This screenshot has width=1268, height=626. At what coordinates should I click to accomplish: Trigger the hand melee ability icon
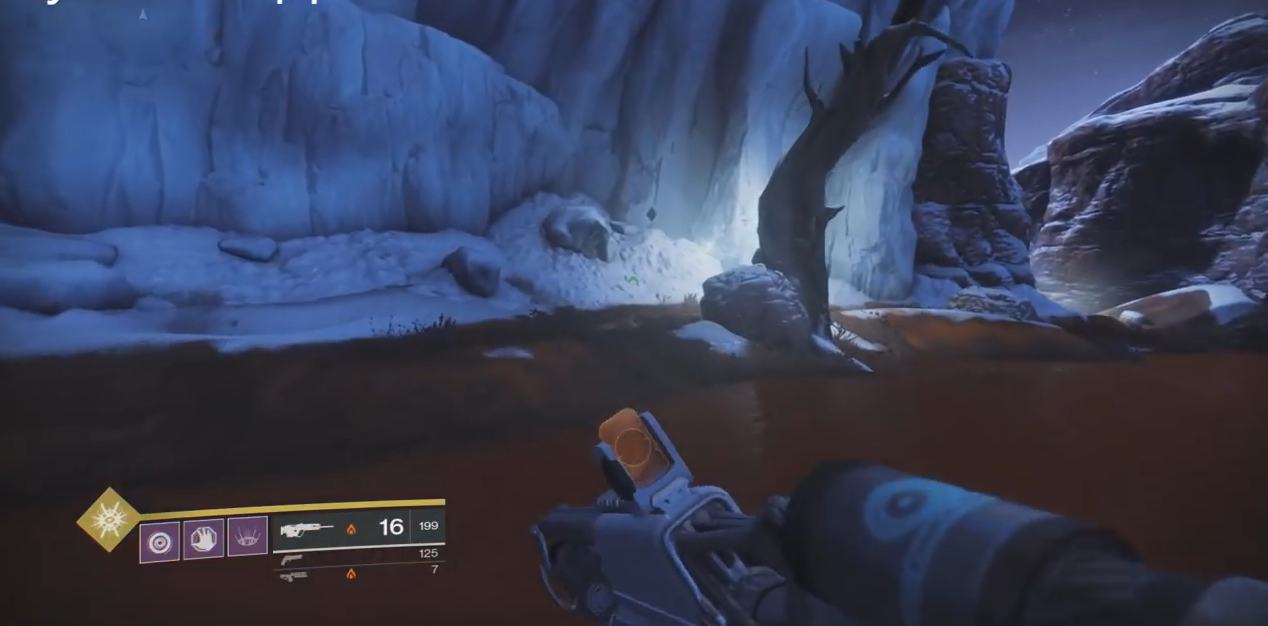(x=203, y=539)
